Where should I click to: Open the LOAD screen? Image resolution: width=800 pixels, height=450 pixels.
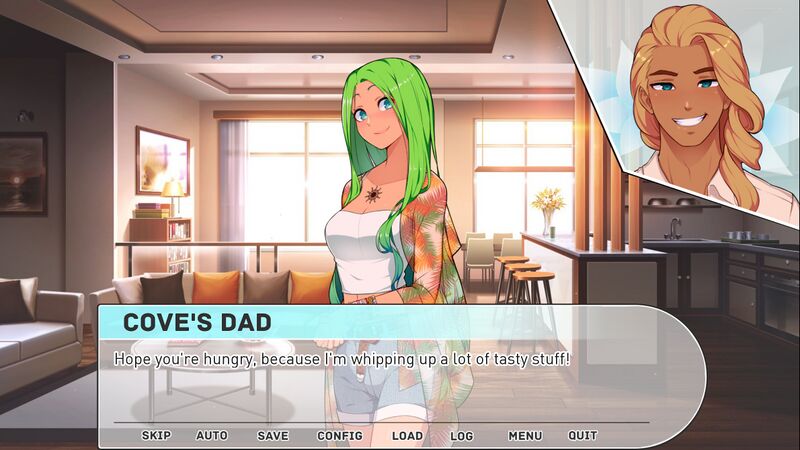tap(407, 436)
